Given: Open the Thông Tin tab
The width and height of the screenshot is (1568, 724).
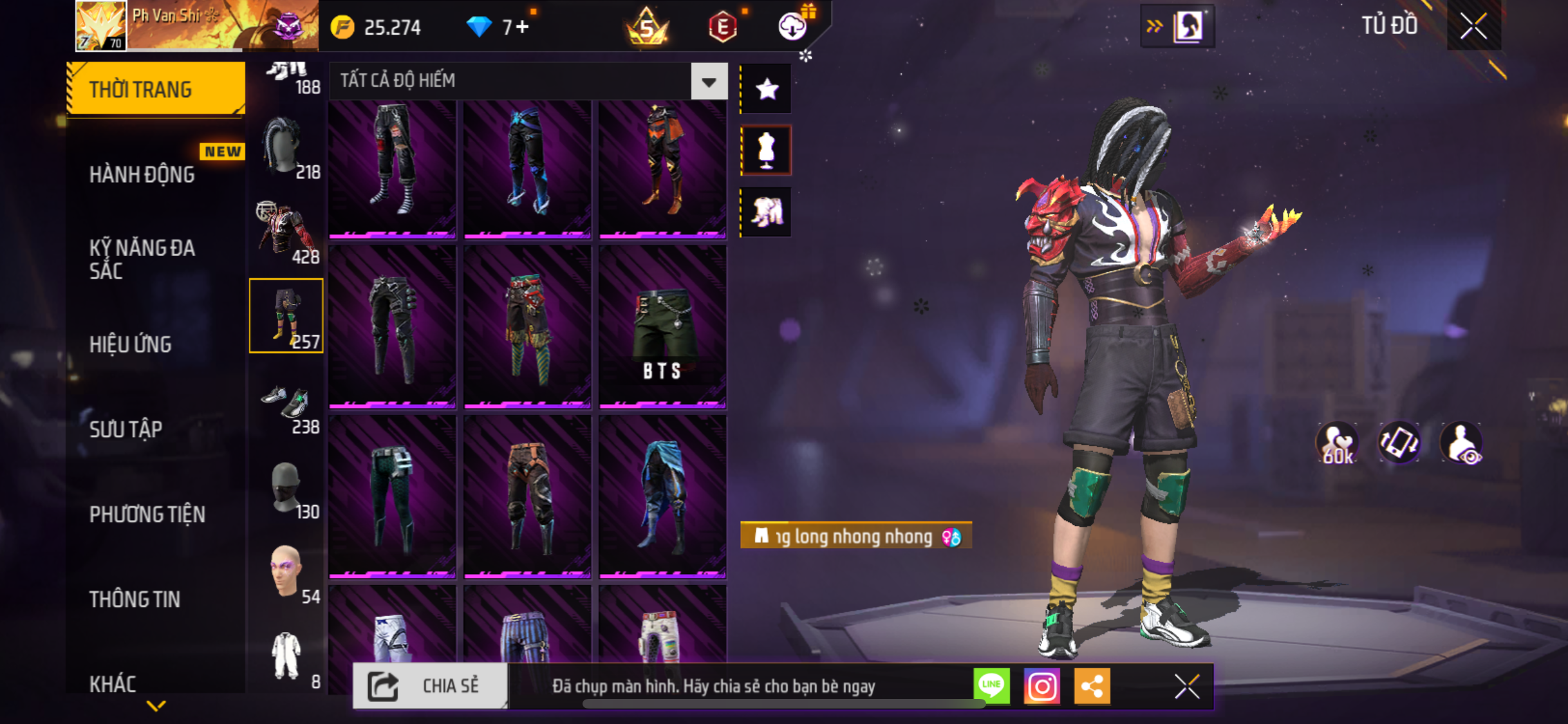Looking at the screenshot, I should pyautogui.click(x=135, y=599).
